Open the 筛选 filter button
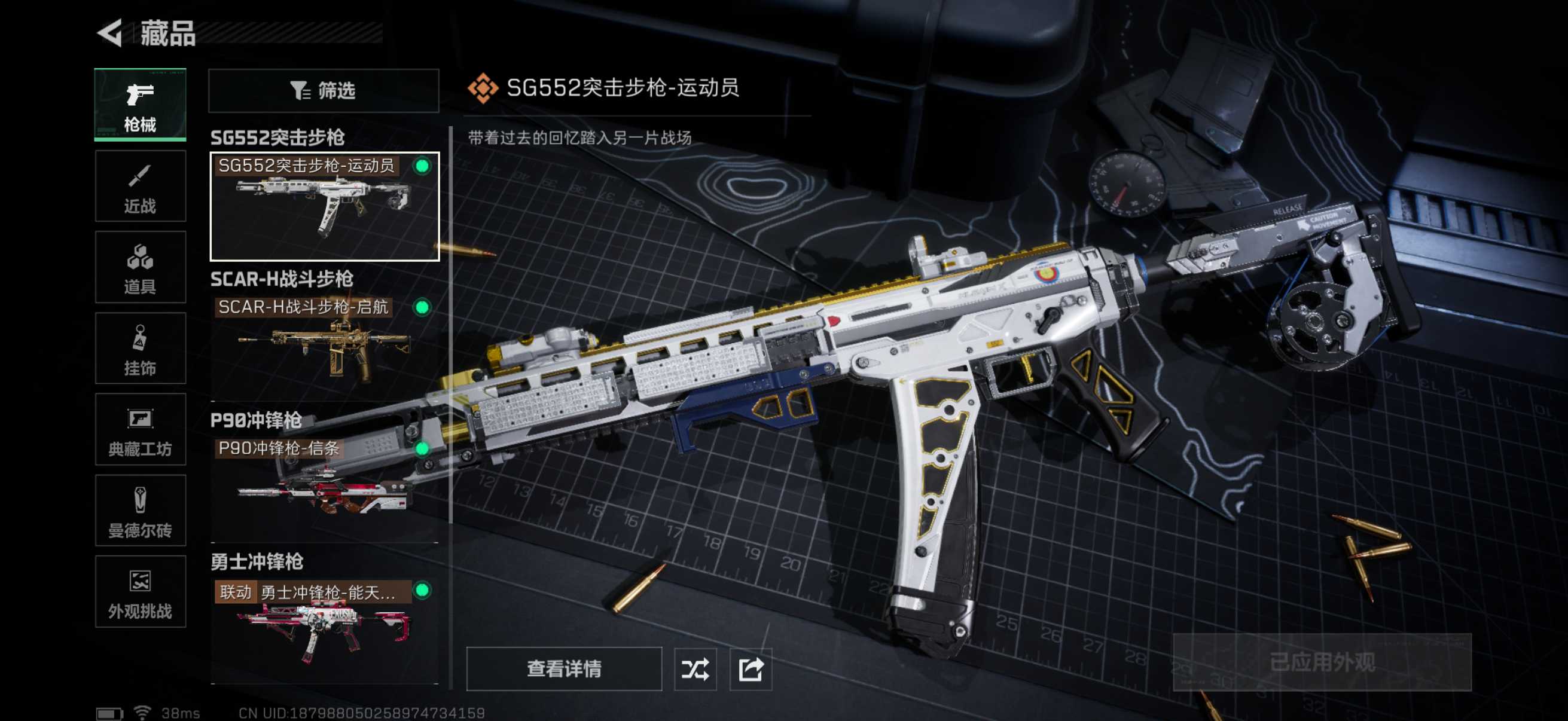1568x721 pixels. click(x=323, y=91)
